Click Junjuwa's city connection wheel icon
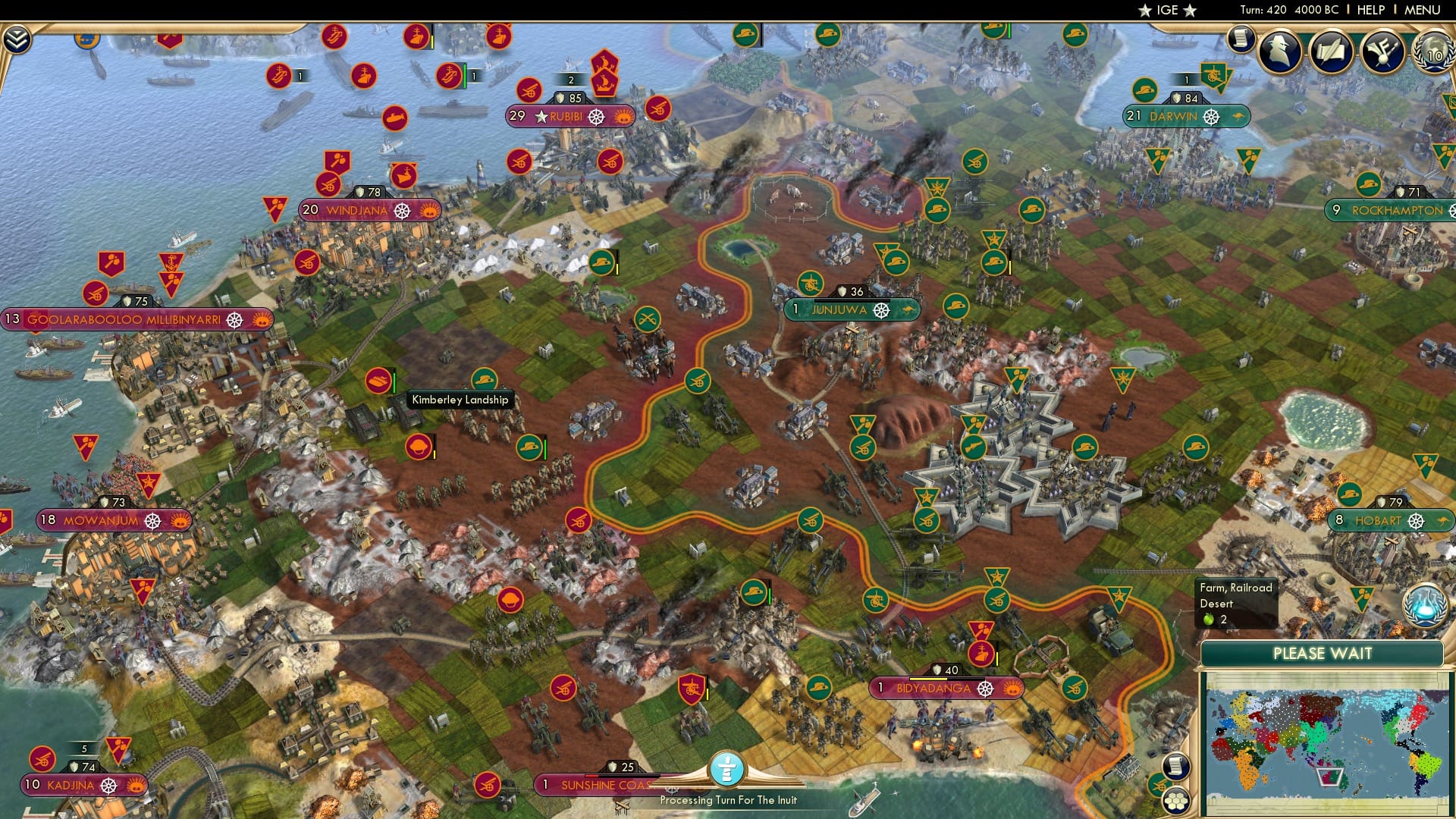 880,309
